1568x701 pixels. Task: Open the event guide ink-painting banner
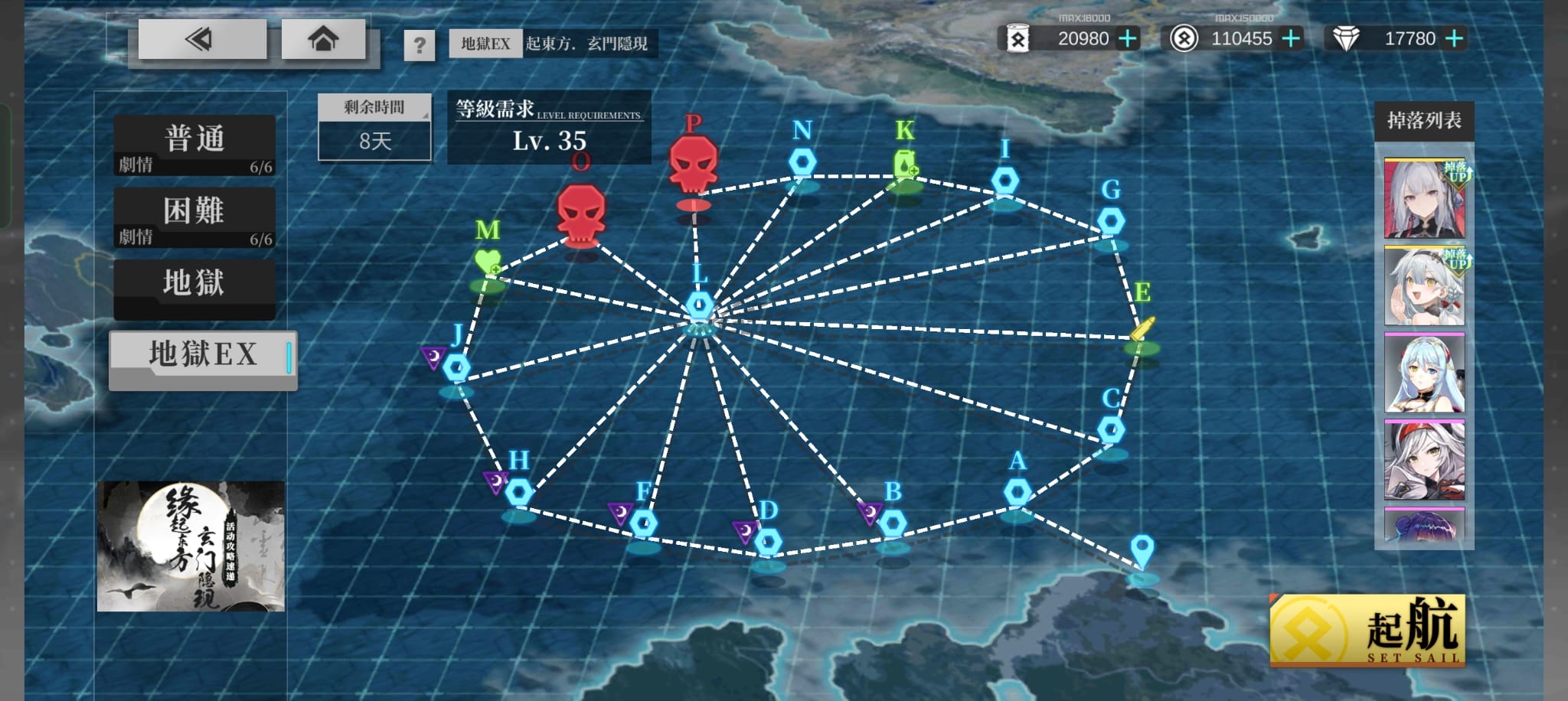coord(191,546)
